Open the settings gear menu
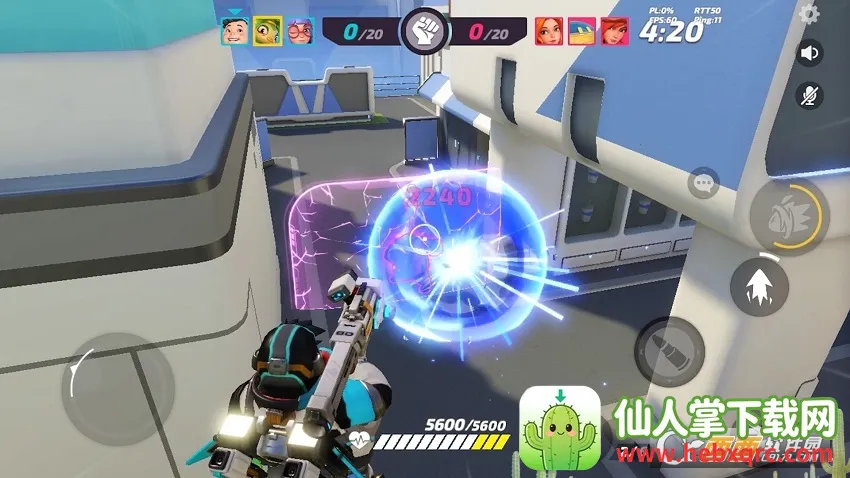This screenshot has width=850, height=478. tap(810, 14)
